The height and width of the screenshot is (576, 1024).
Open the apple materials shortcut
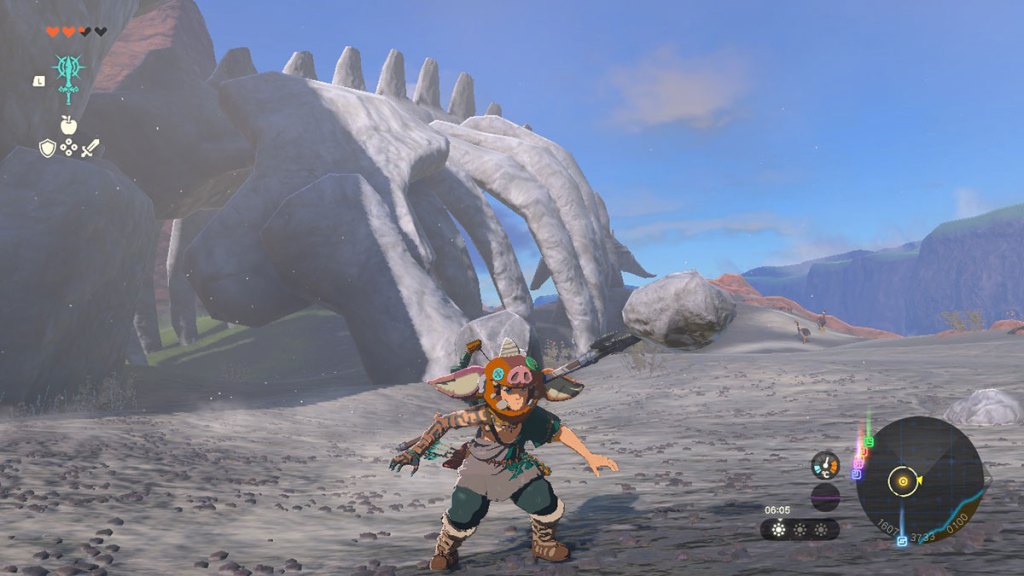(x=68, y=125)
